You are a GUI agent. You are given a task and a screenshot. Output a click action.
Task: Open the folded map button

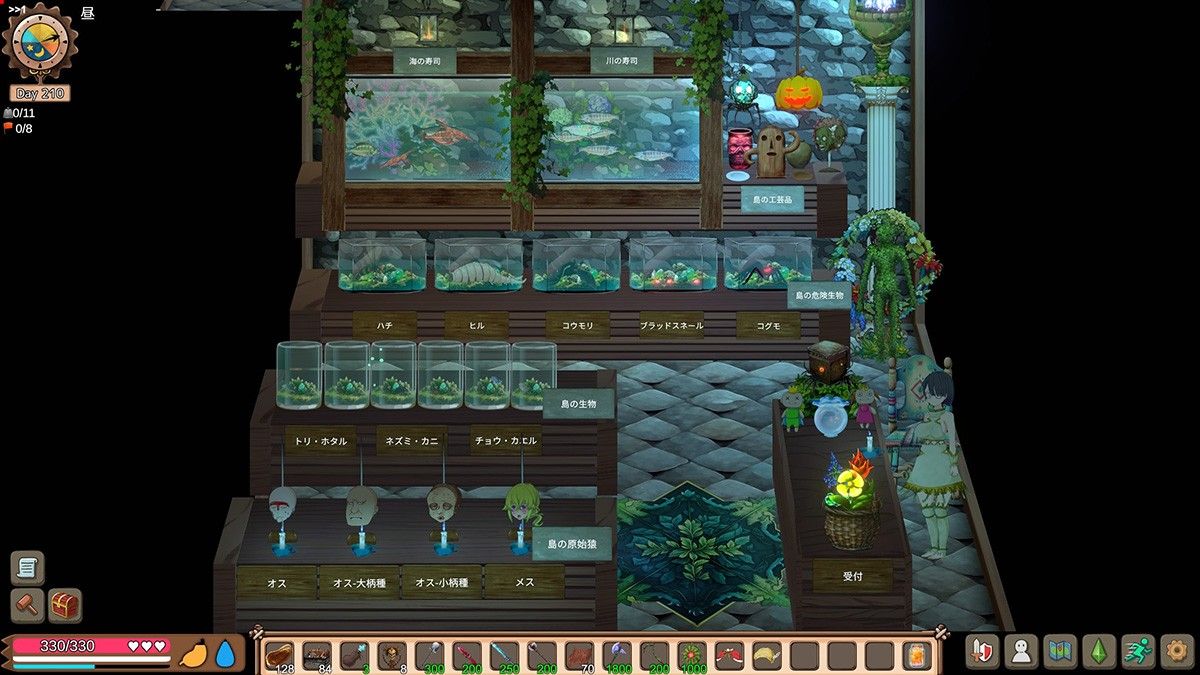pos(1060,652)
